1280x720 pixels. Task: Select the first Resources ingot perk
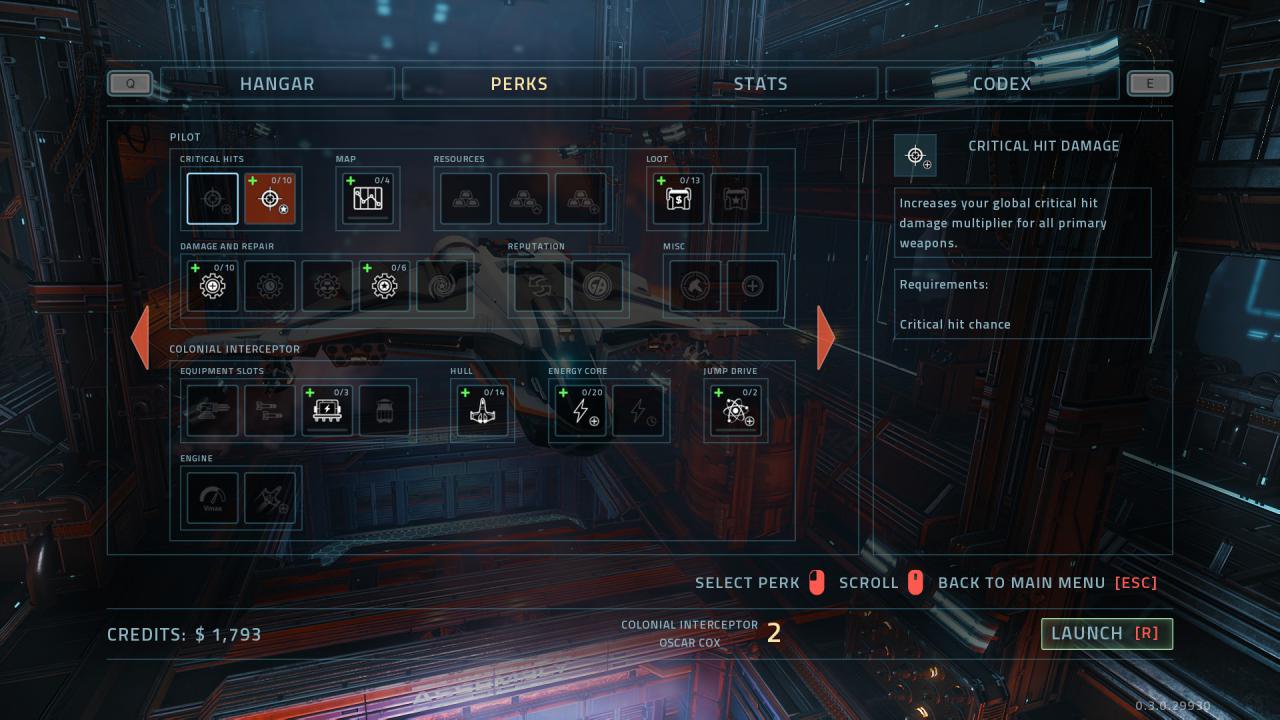466,199
